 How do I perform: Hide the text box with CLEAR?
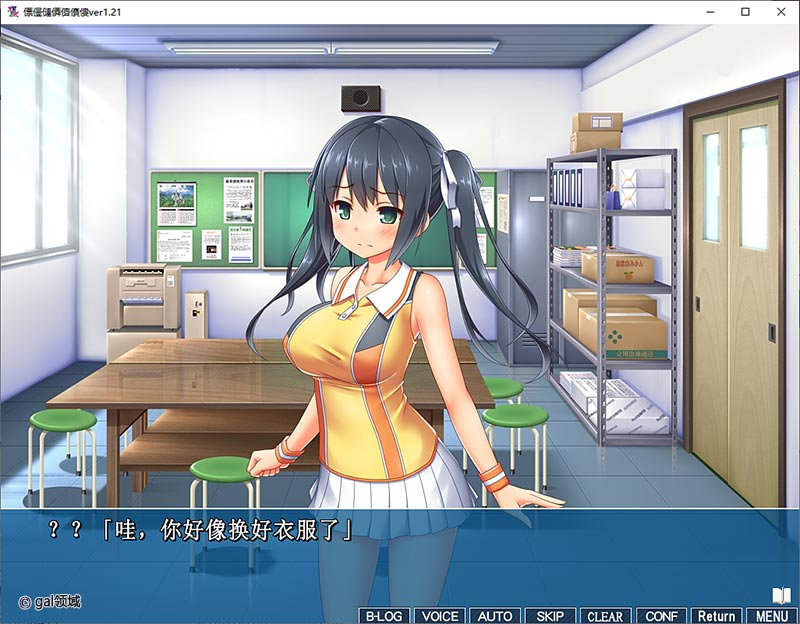(604, 616)
